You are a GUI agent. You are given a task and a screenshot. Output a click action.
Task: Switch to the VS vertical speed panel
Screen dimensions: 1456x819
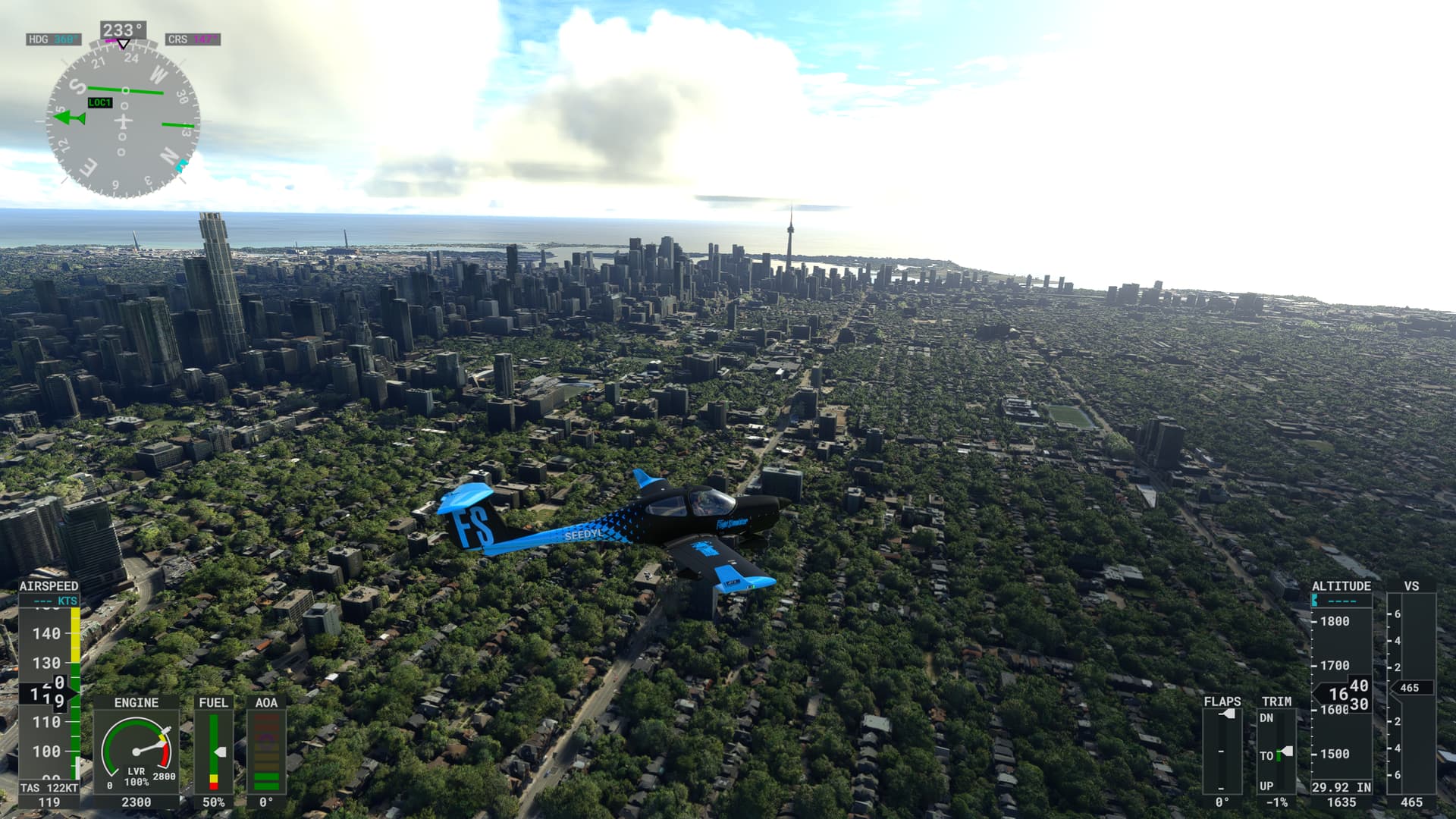coord(1412,586)
